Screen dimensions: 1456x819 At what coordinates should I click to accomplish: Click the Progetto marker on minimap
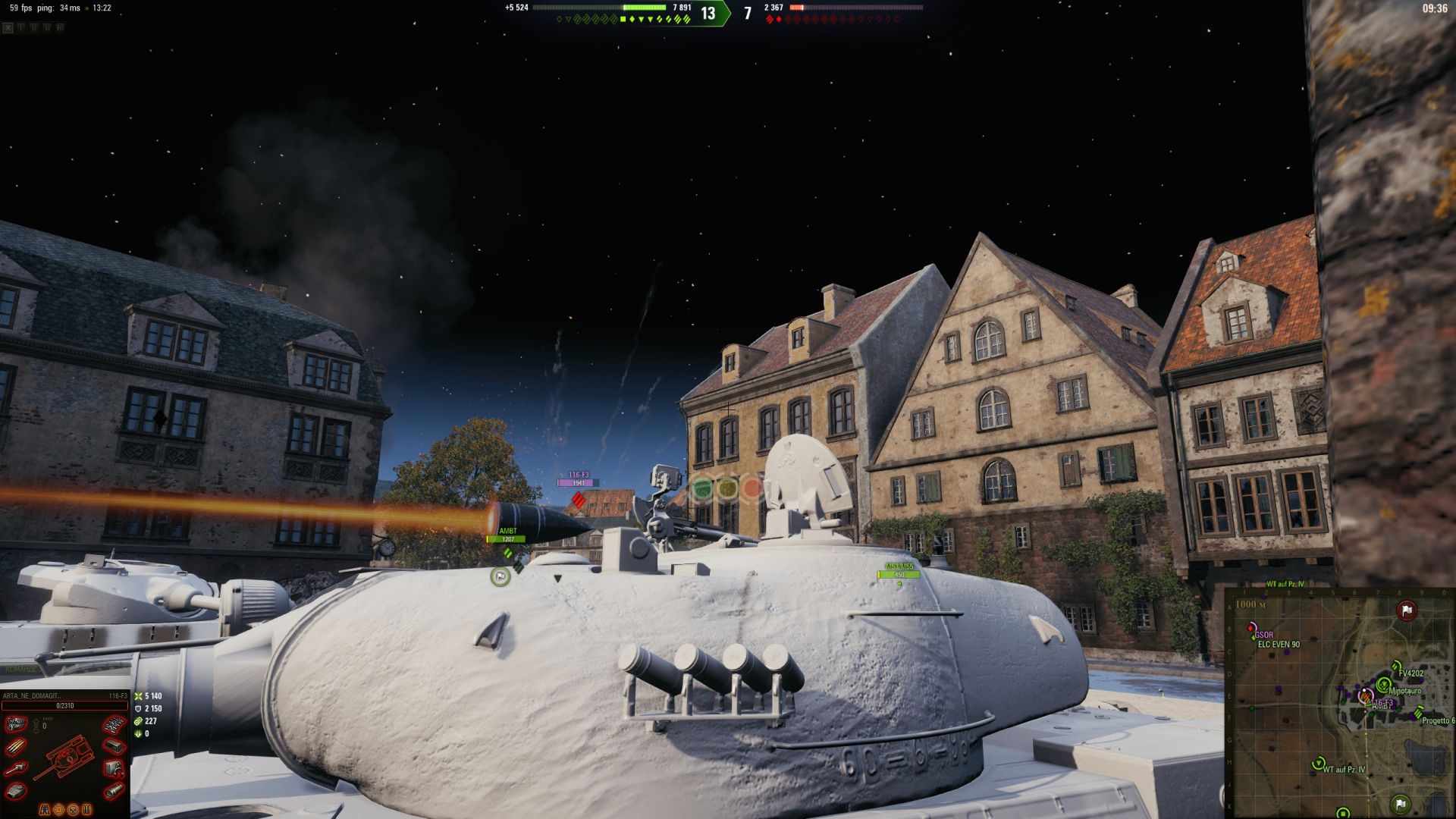1418,713
